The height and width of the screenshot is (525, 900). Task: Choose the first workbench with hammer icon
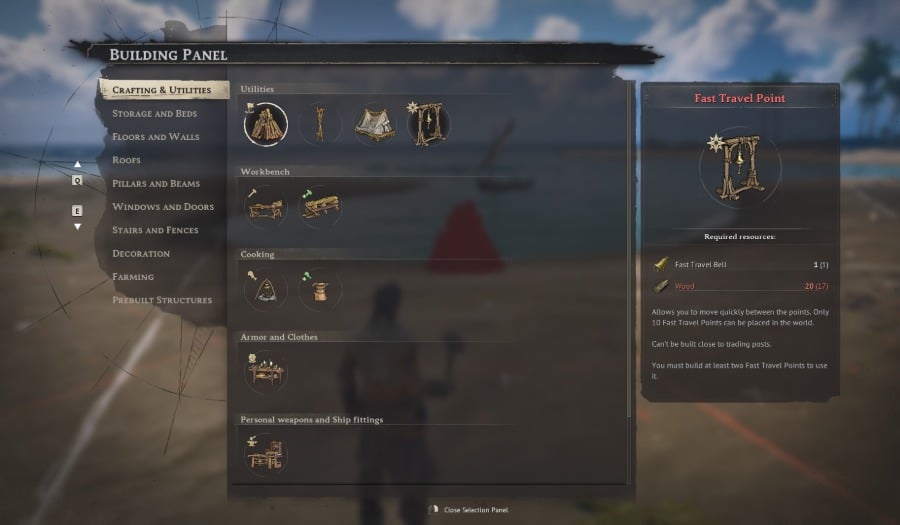point(265,207)
